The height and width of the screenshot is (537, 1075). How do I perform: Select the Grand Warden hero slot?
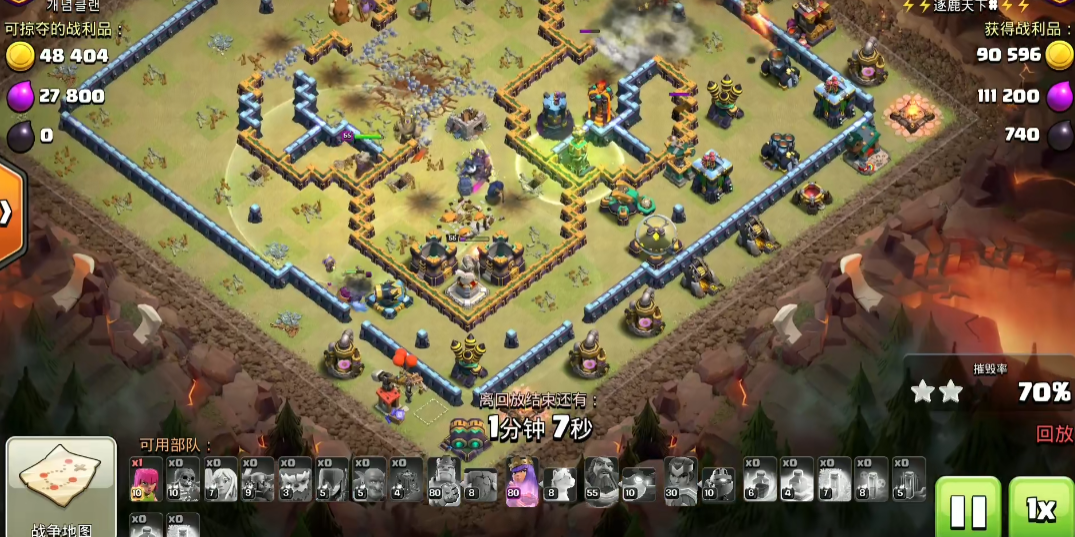[601, 481]
